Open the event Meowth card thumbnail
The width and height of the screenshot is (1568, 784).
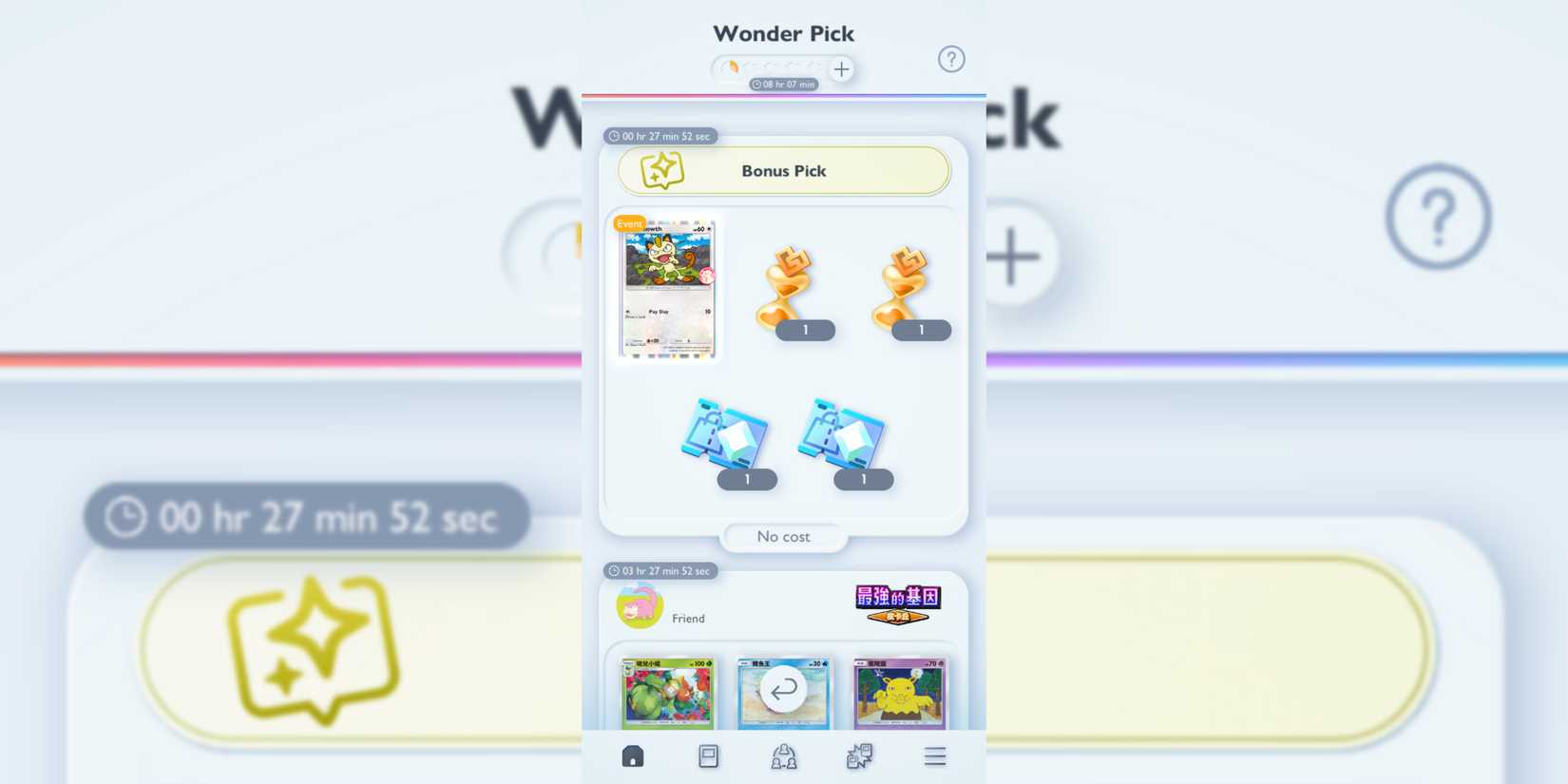(667, 287)
